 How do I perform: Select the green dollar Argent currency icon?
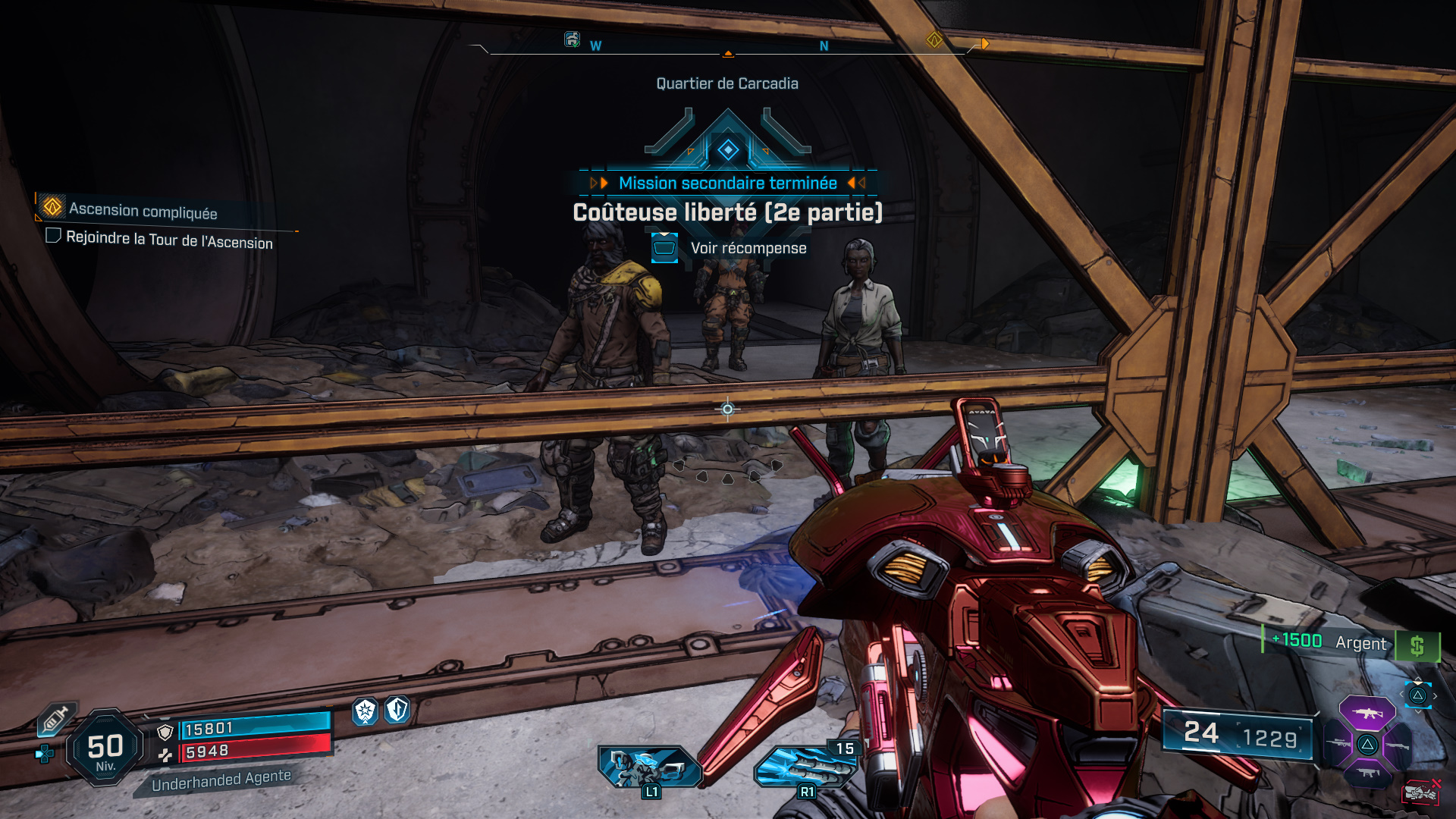coord(1418,645)
